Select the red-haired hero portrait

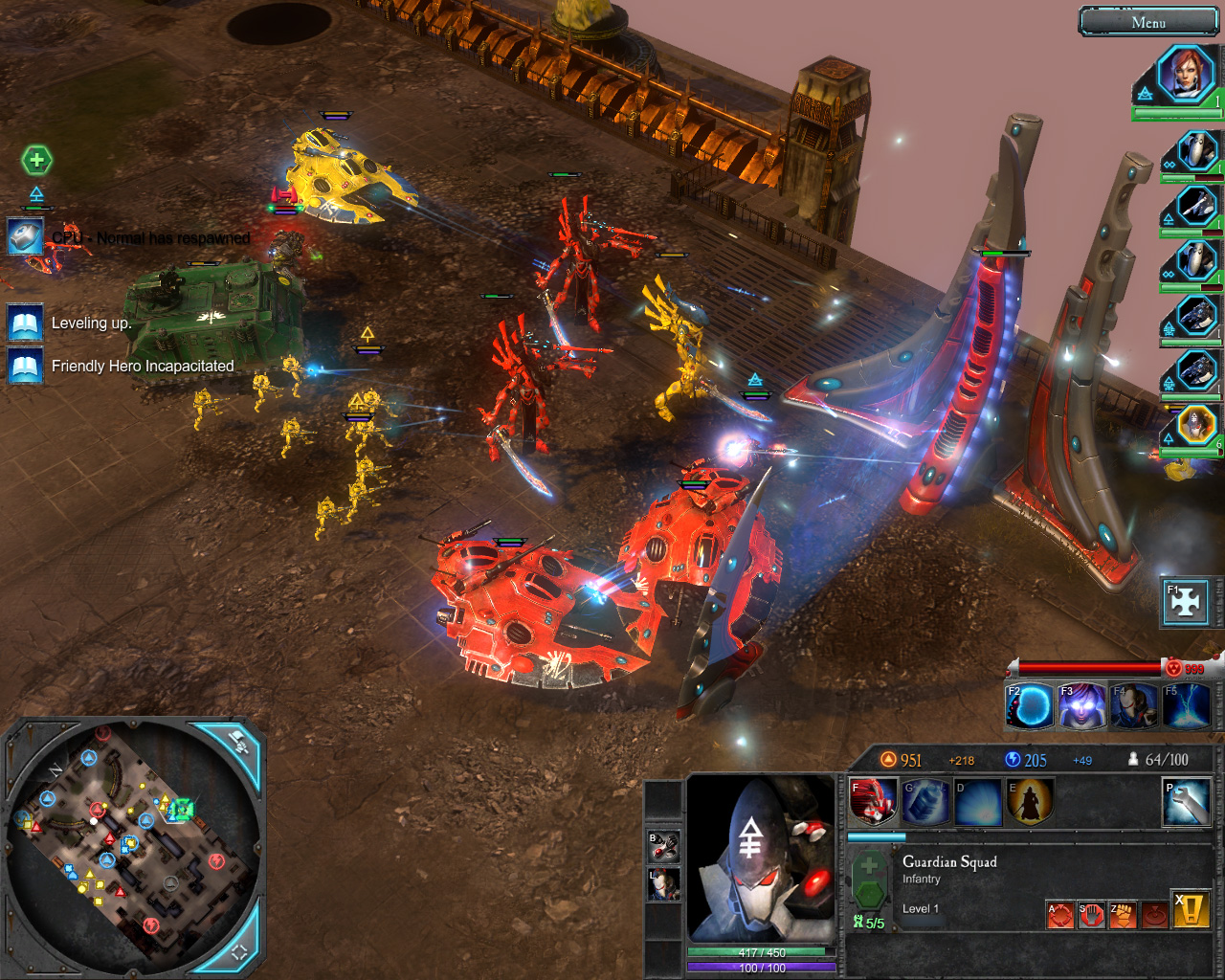pos(1186,75)
